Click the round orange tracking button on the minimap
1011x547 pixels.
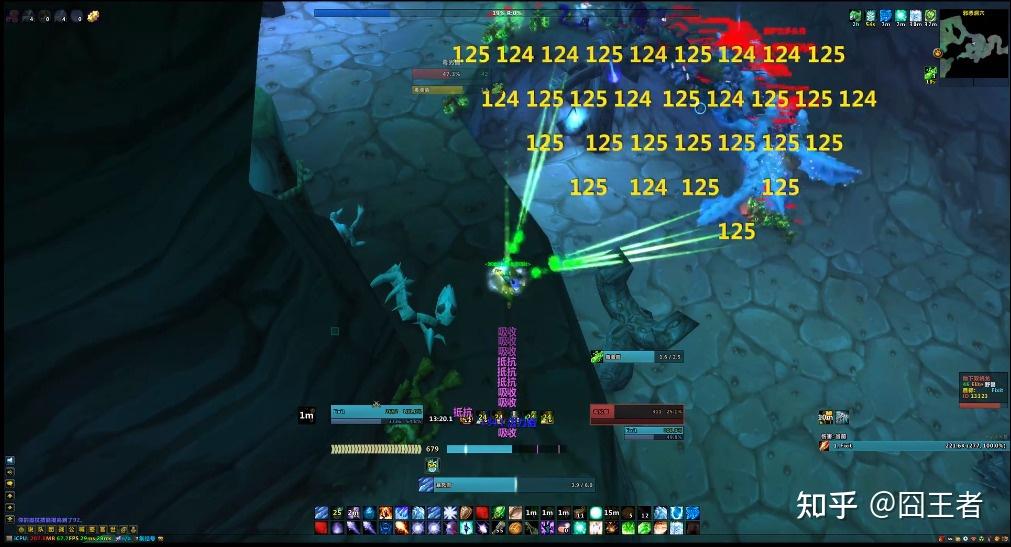coord(937,52)
